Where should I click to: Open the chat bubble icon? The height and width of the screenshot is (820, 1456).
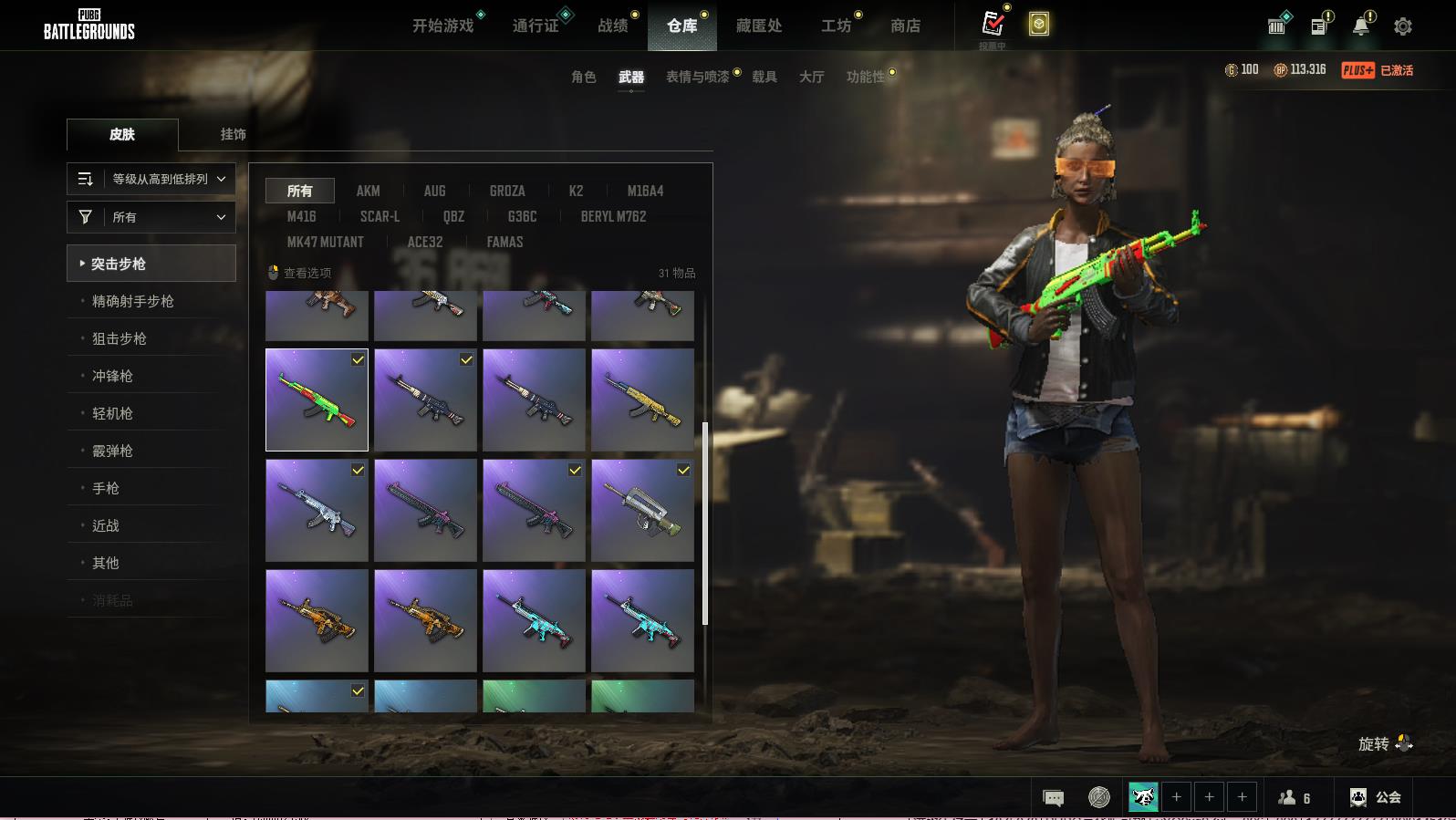(x=1053, y=798)
